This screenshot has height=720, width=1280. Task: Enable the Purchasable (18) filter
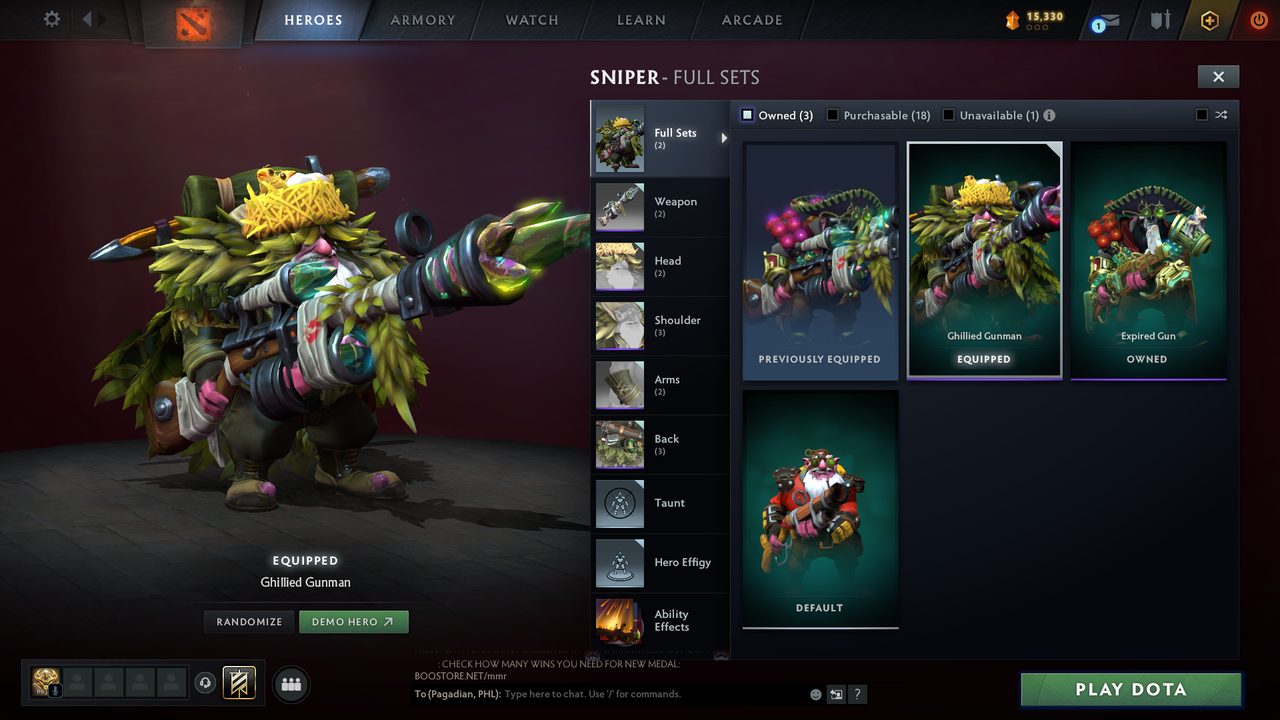pyautogui.click(x=832, y=114)
